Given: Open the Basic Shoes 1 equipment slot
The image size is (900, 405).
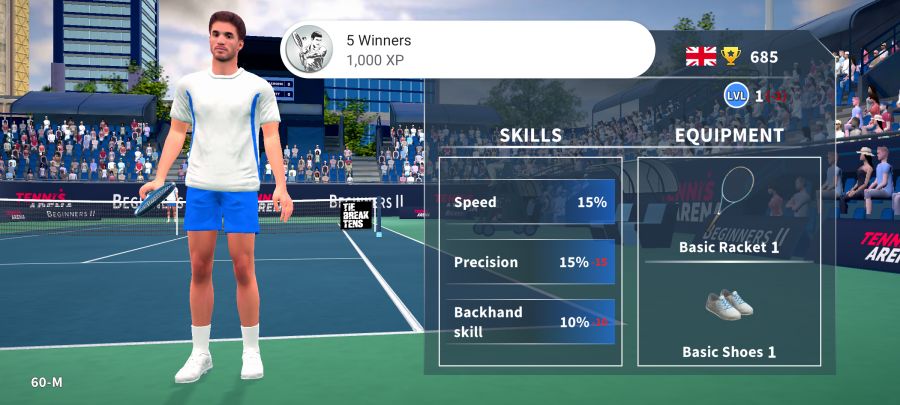Looking at the screenshot, I should pos(729,322).
